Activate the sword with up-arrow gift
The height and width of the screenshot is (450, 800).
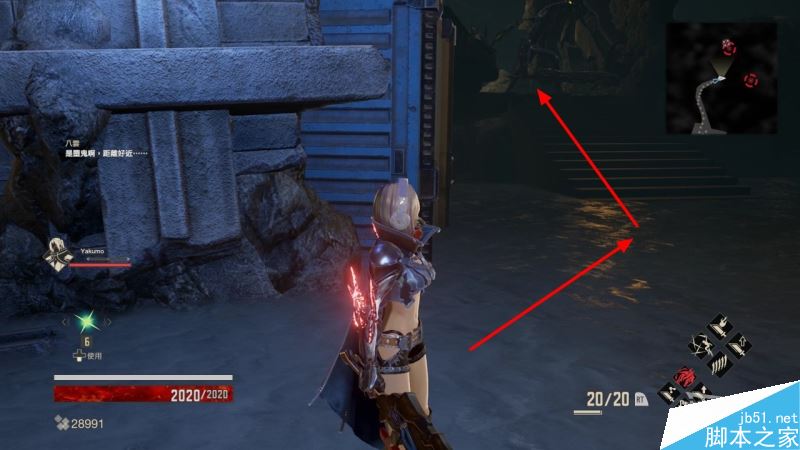pos(738,344)
